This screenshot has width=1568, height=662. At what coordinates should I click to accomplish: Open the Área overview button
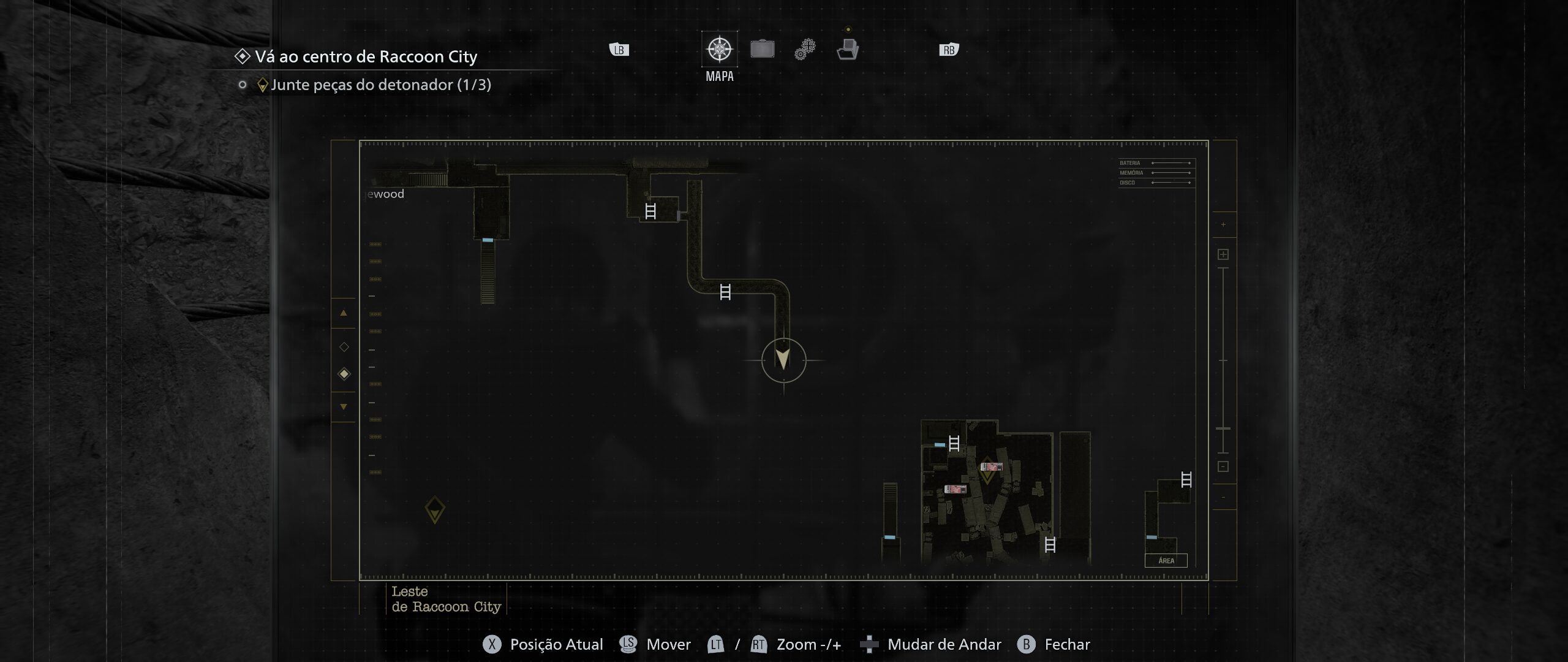pyautogui.click(x=1166, y=560)
